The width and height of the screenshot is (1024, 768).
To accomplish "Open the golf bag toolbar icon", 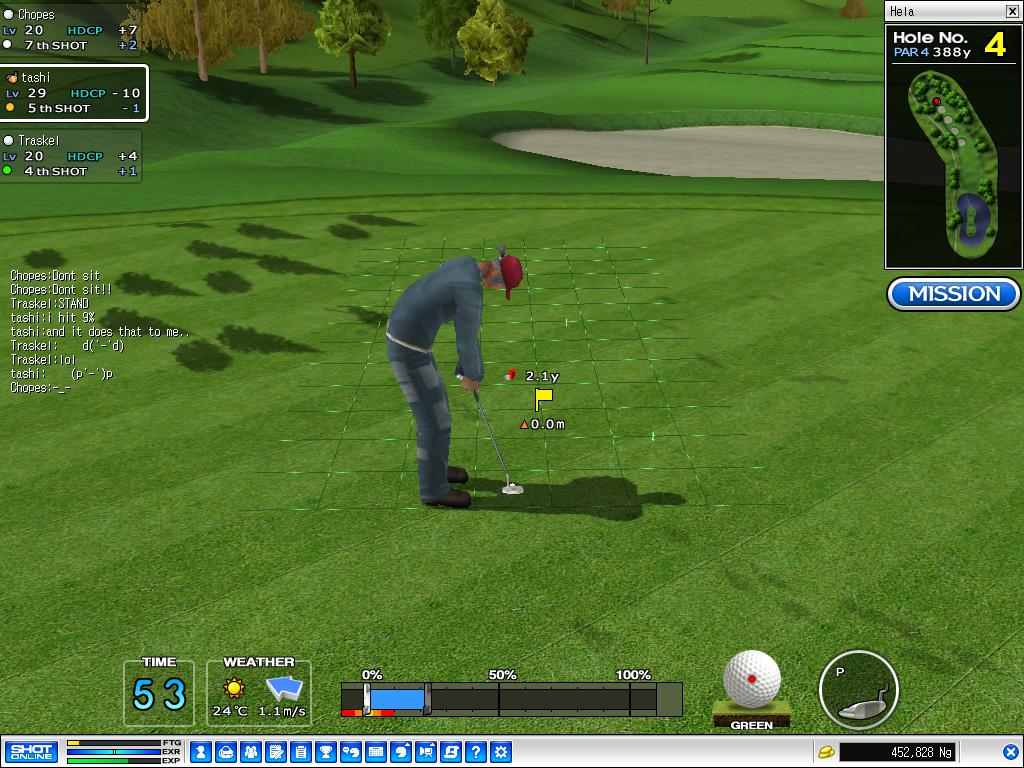I will coord(226,752).
